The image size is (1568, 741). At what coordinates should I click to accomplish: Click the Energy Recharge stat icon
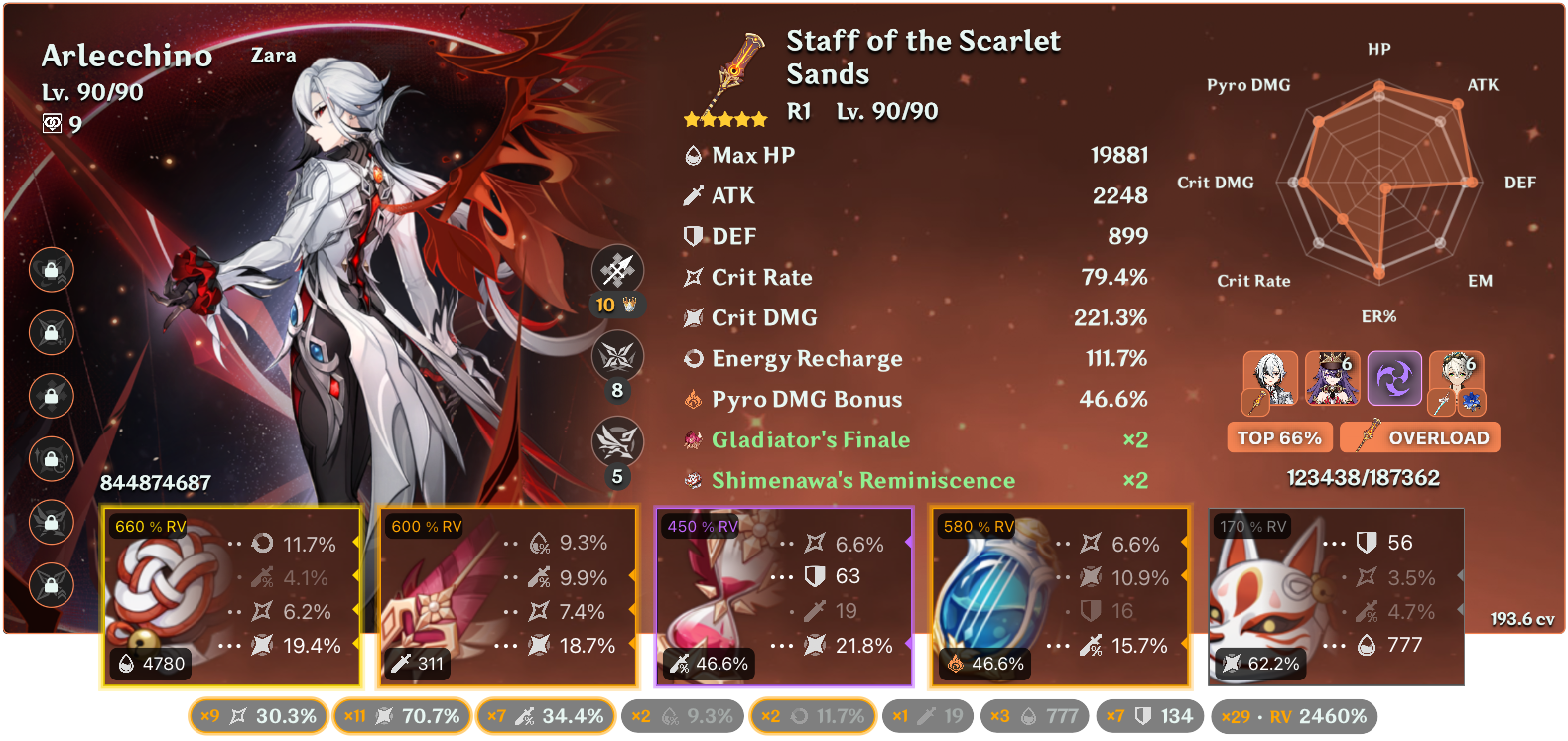coord(695,358)
